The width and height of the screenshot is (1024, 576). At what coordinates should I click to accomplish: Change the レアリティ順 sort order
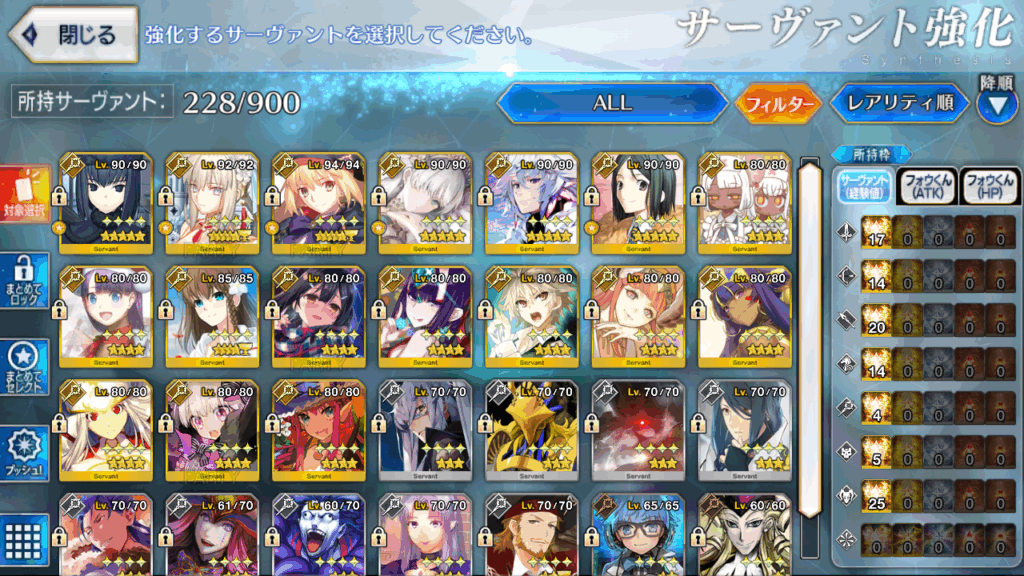[899, 103]
